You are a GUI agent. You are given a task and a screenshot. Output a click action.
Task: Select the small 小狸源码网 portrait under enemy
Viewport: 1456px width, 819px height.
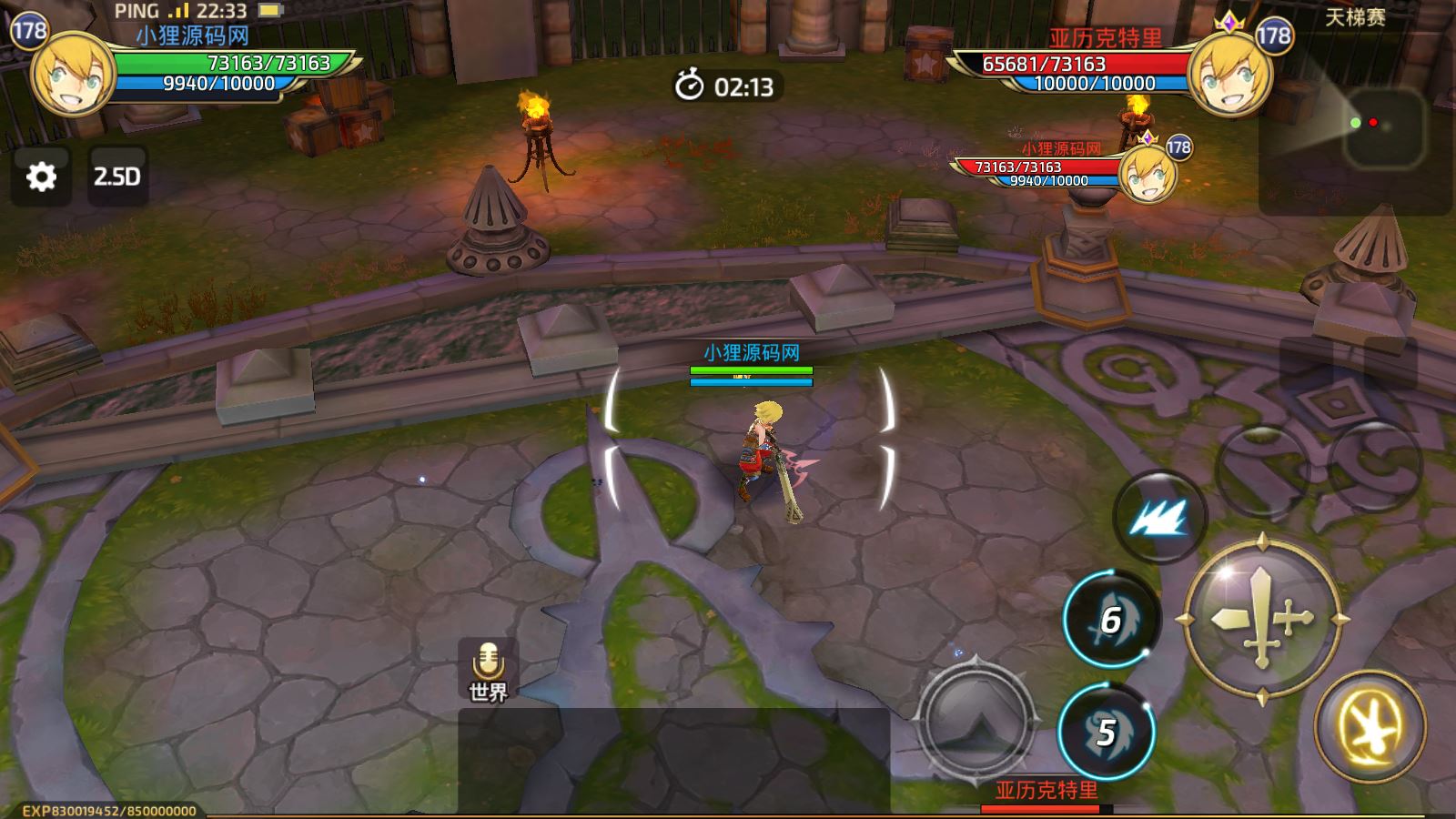click(x=1148, y=173)
